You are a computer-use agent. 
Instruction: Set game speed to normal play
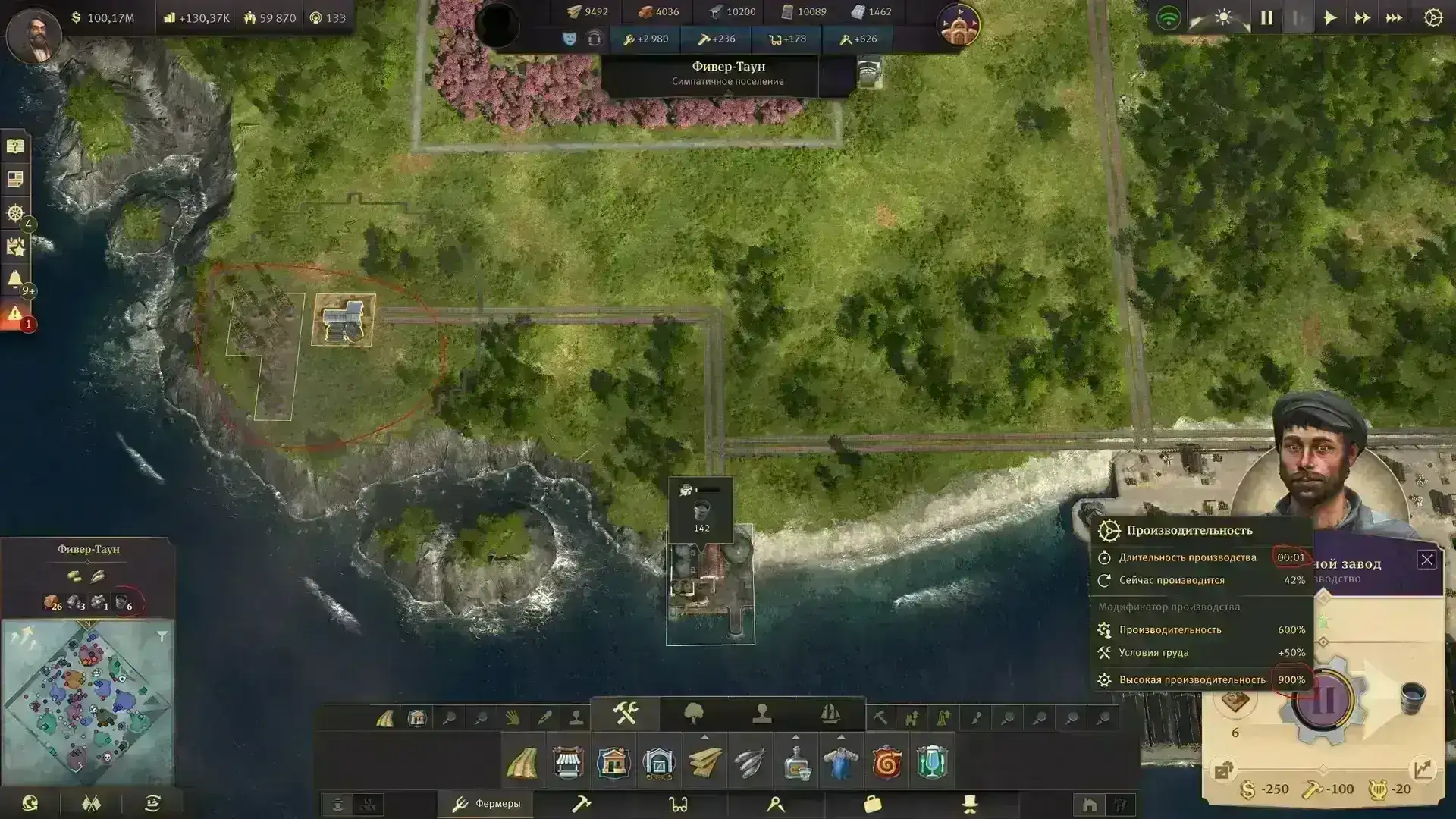click(x=1330, y=18)
